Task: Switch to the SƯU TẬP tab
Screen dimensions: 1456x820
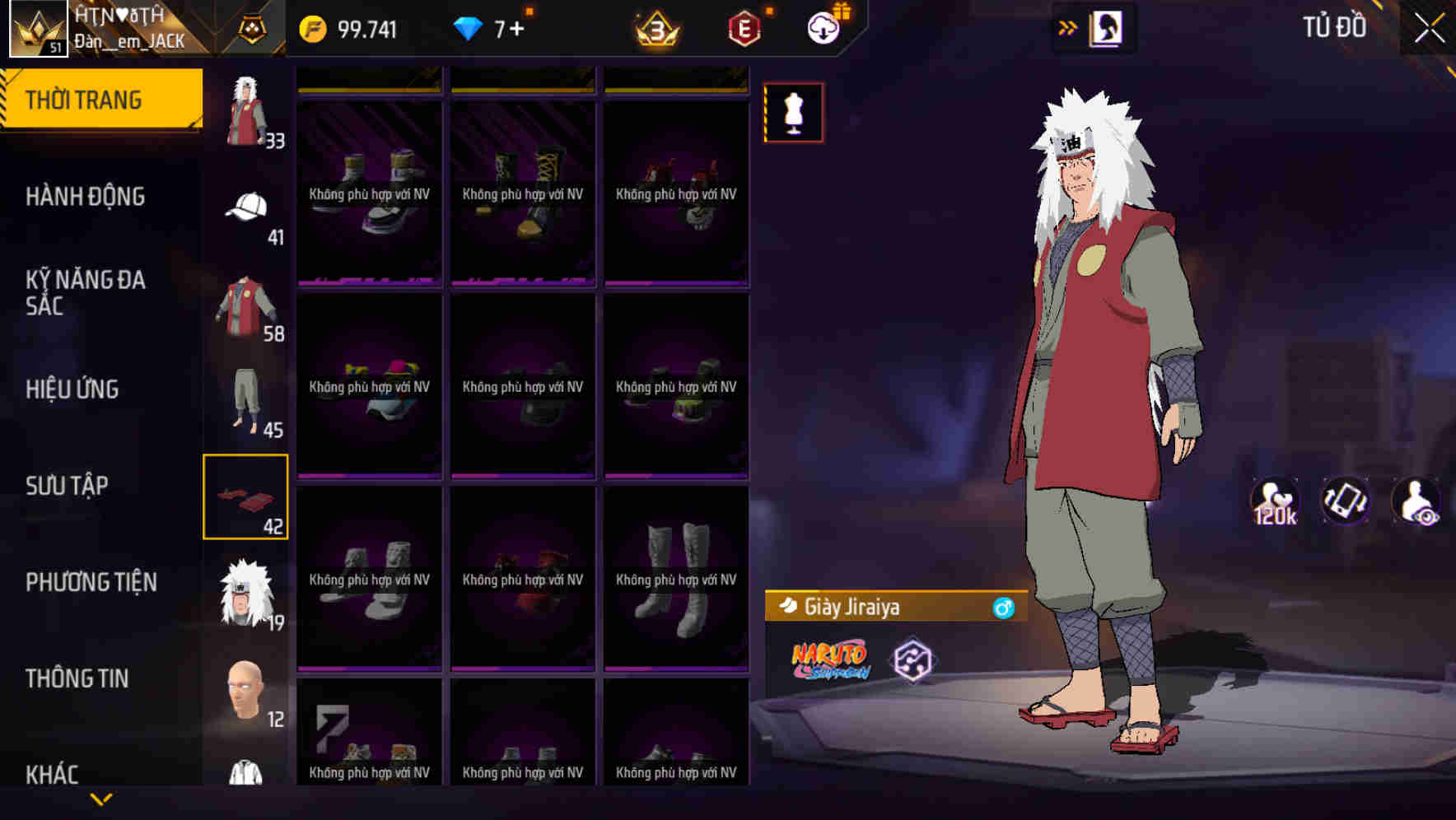Action: [x=66, y=486]
